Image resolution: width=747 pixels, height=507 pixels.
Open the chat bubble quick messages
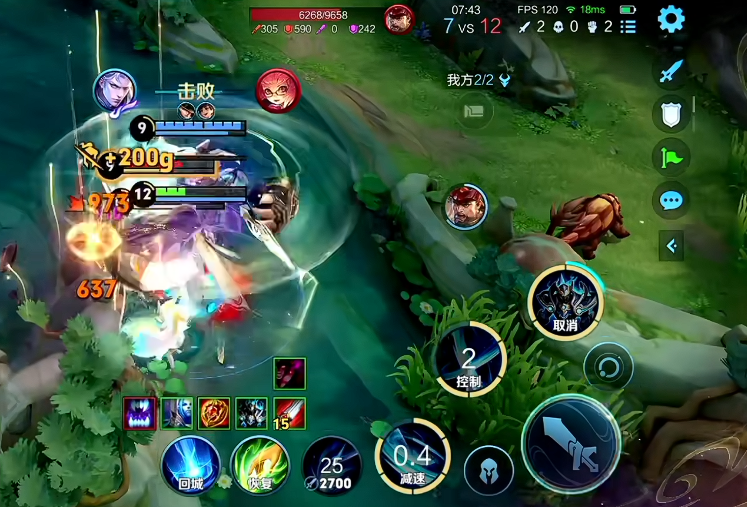pyautogui.click(x=671, y=200)
